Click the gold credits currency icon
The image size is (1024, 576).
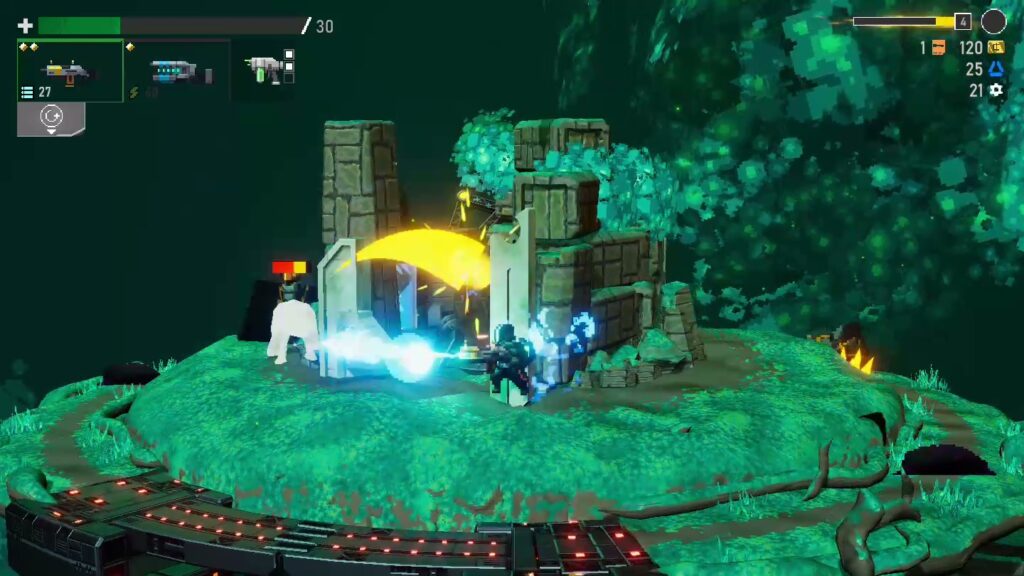tap(995, 47)
